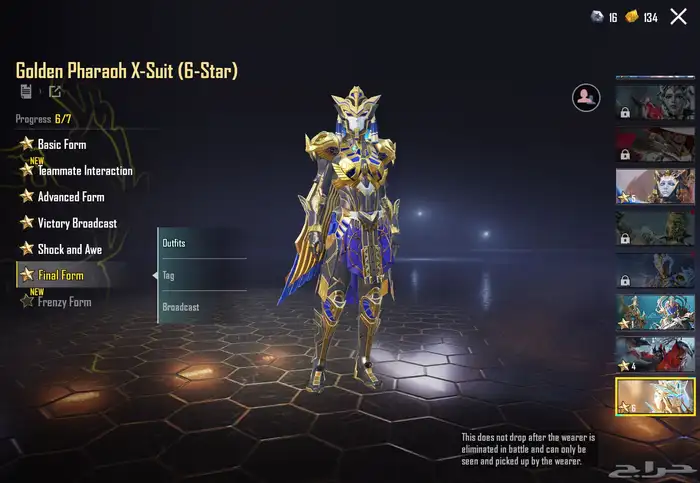
Task: Select the highlighted Final Form entry
Action: [x=60, y=275]
